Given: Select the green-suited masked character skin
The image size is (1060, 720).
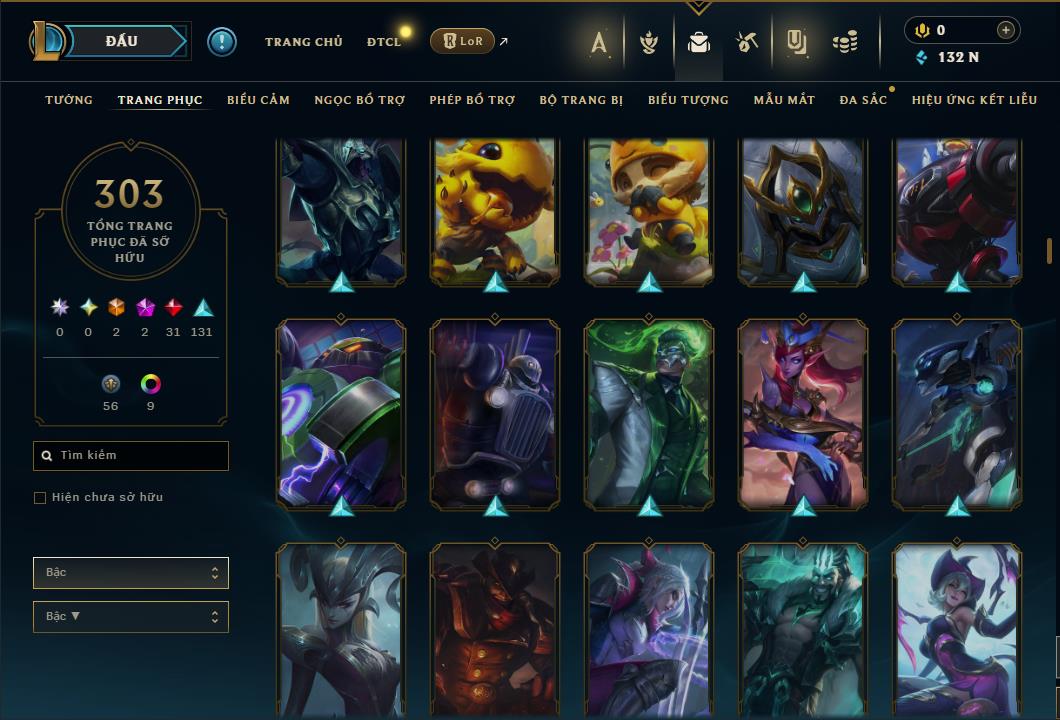Looking at the screenshot, I should coord(650,410).
